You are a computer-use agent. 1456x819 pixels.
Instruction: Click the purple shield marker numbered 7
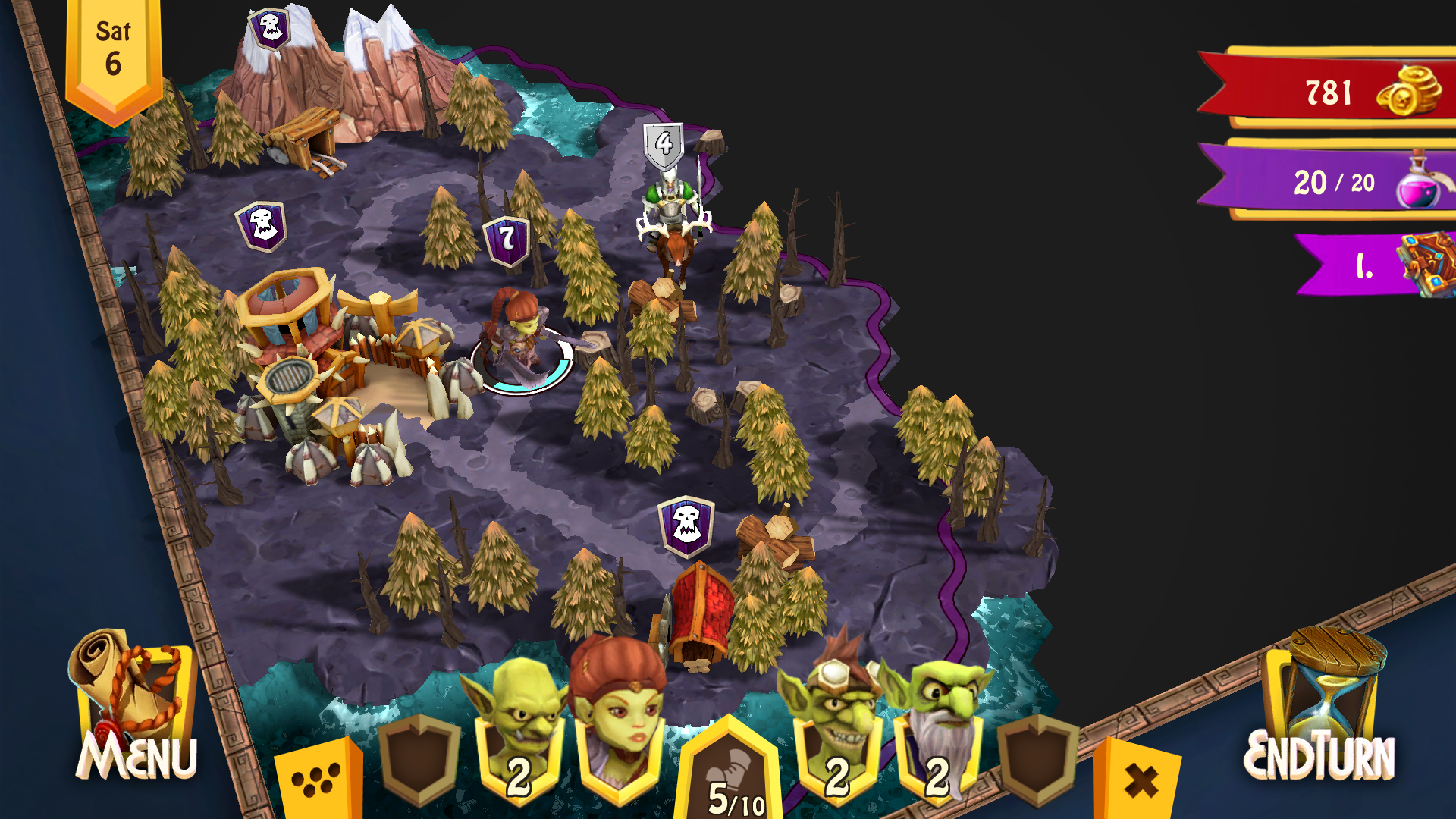506,241
